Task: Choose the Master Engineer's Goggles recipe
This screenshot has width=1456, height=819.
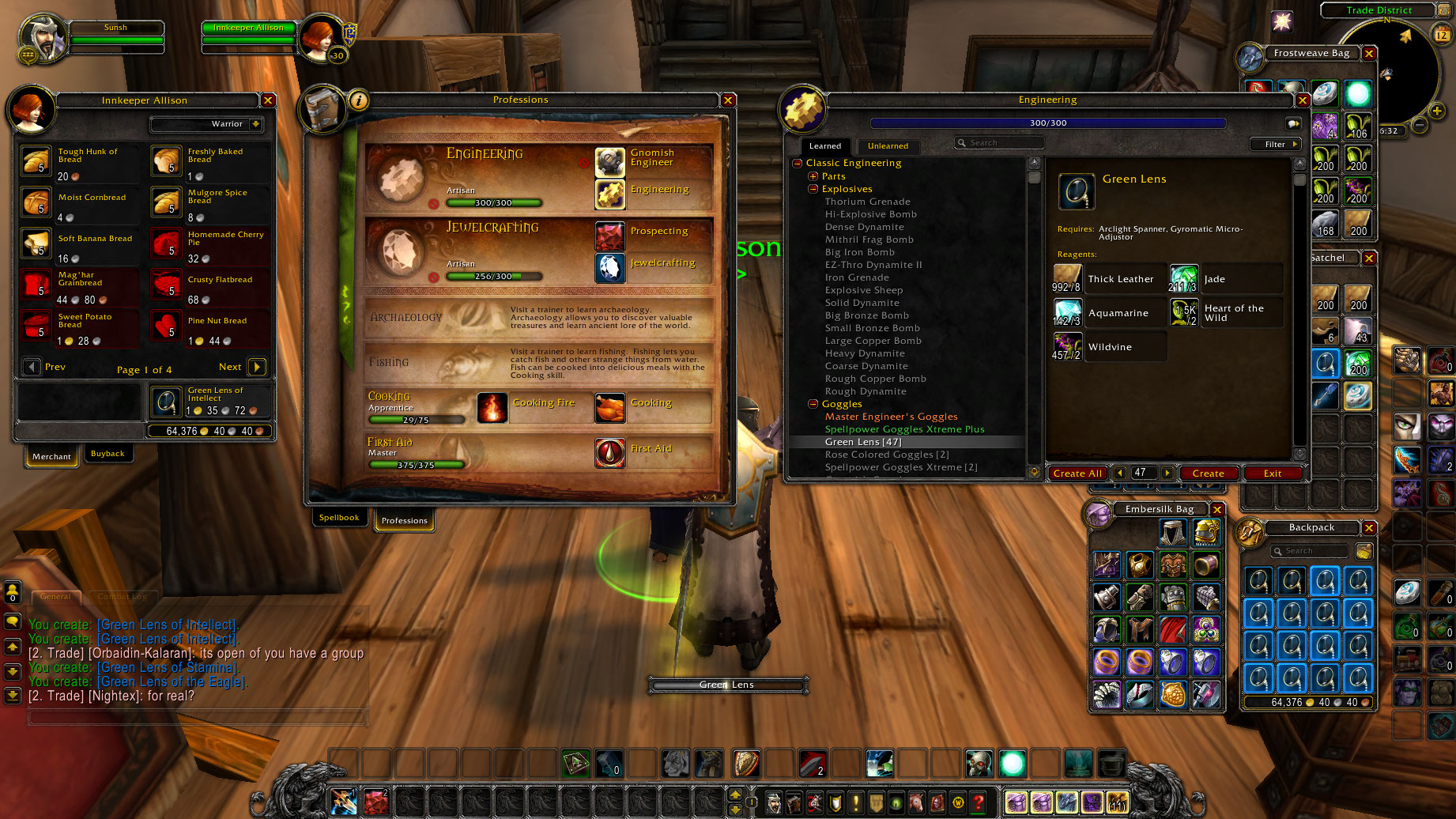Action: (891, 417)
